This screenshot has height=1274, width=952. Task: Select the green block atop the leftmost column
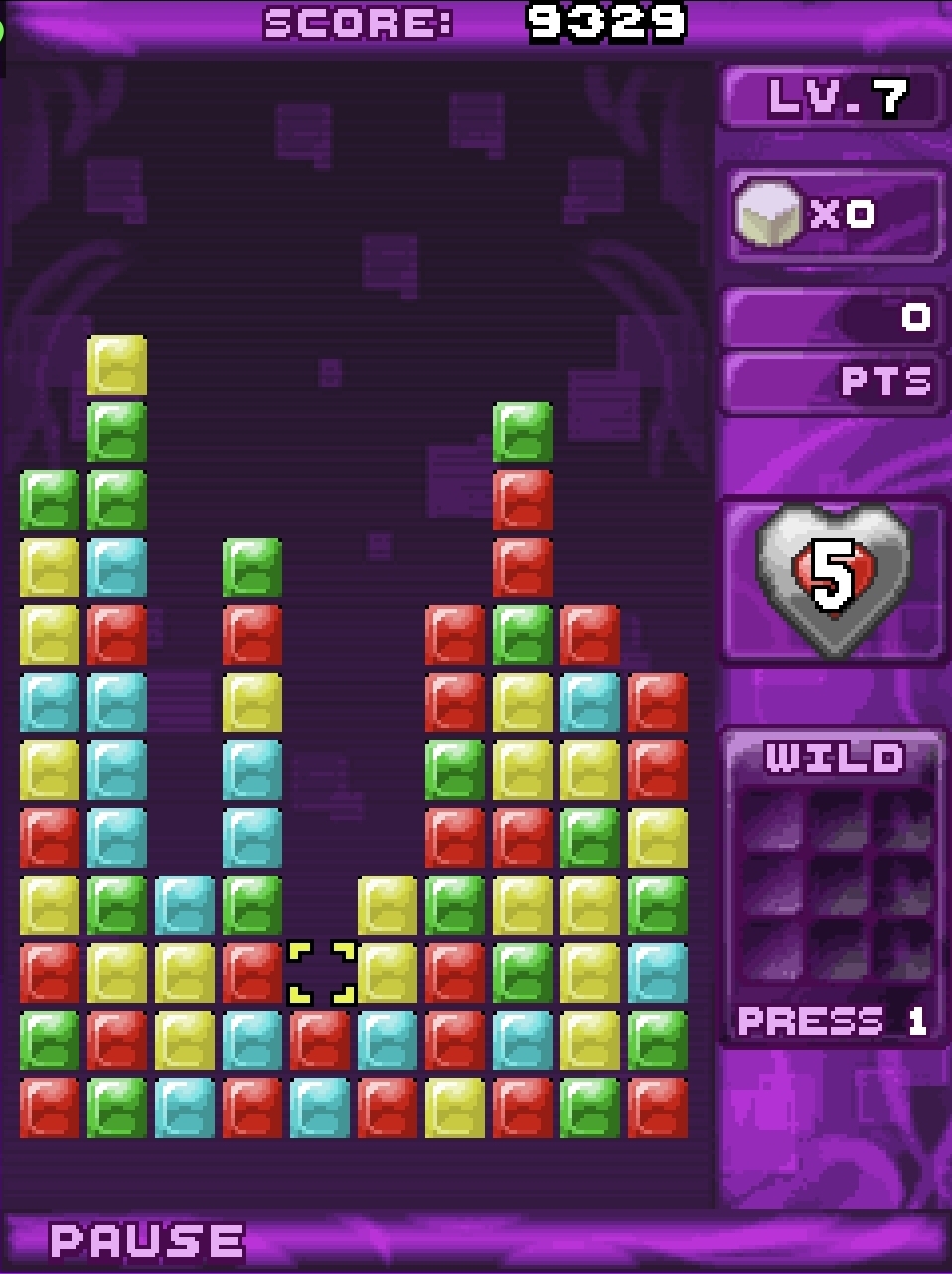click(x=50, y=500)
